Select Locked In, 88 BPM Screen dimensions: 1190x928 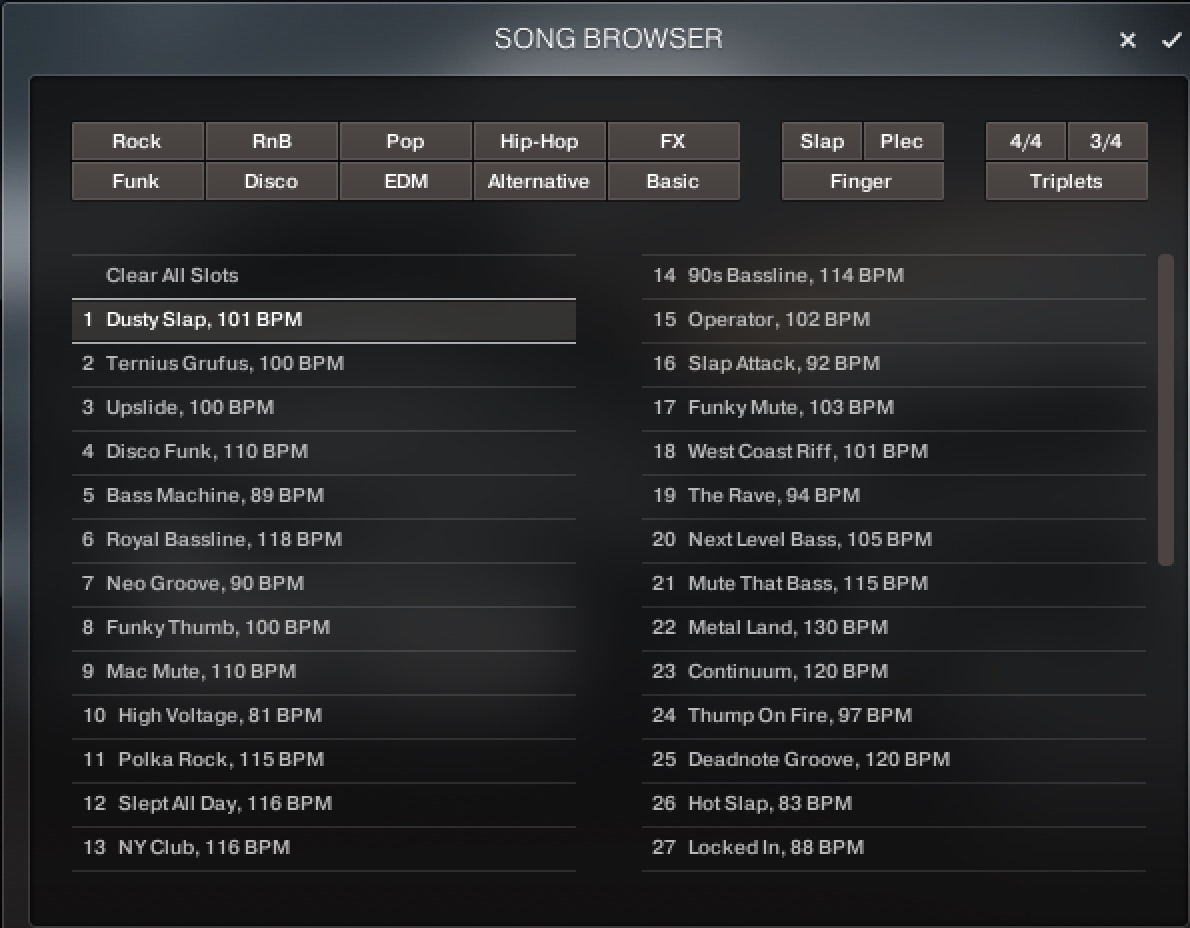(x=775, y=847)
